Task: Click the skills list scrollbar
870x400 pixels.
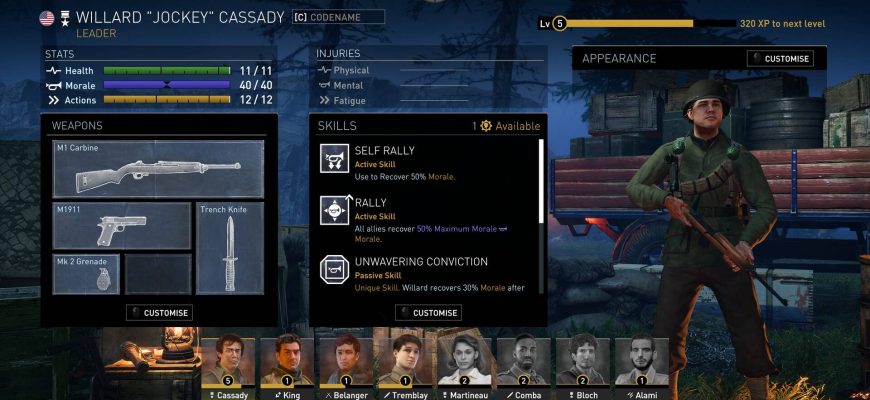Action: tap(541, 181)
